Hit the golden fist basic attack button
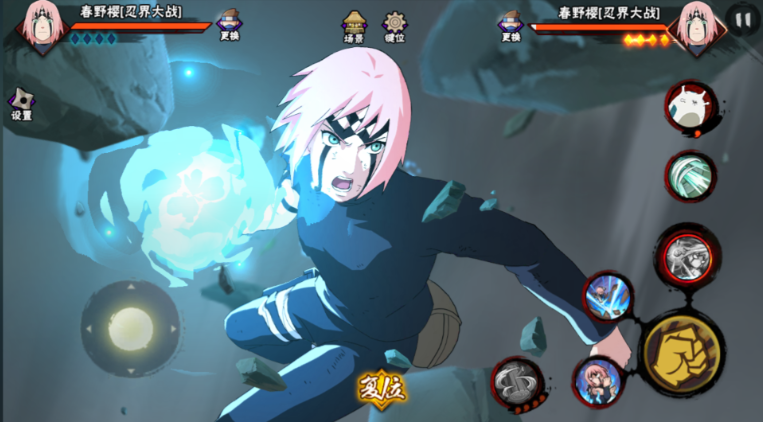The height and width of the screenshot is (422, 763). [681, 352]
